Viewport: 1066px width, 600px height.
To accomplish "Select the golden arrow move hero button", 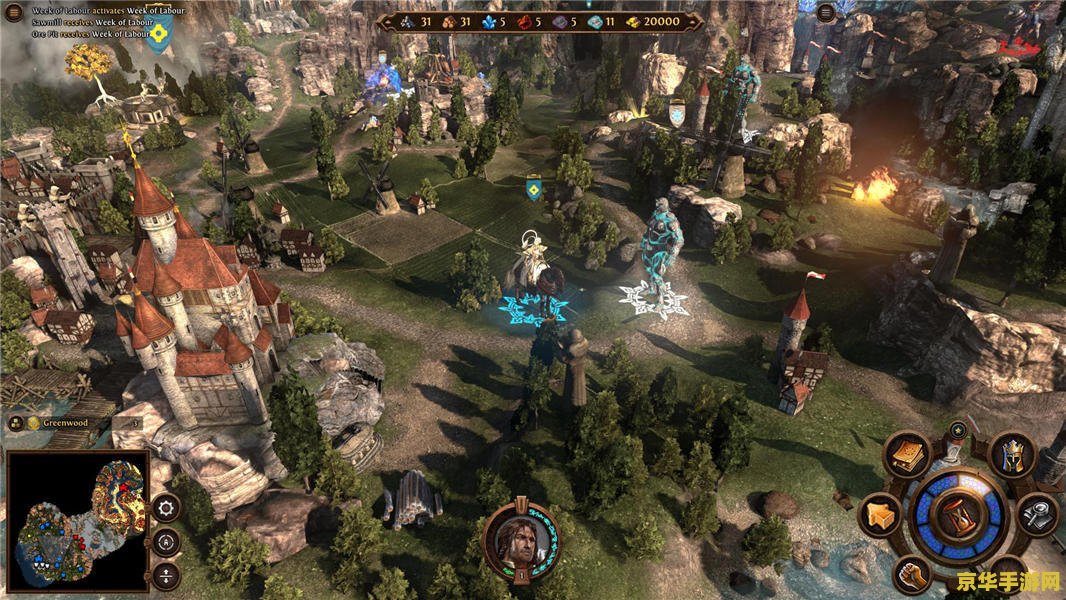I will [x=879, y=515].
